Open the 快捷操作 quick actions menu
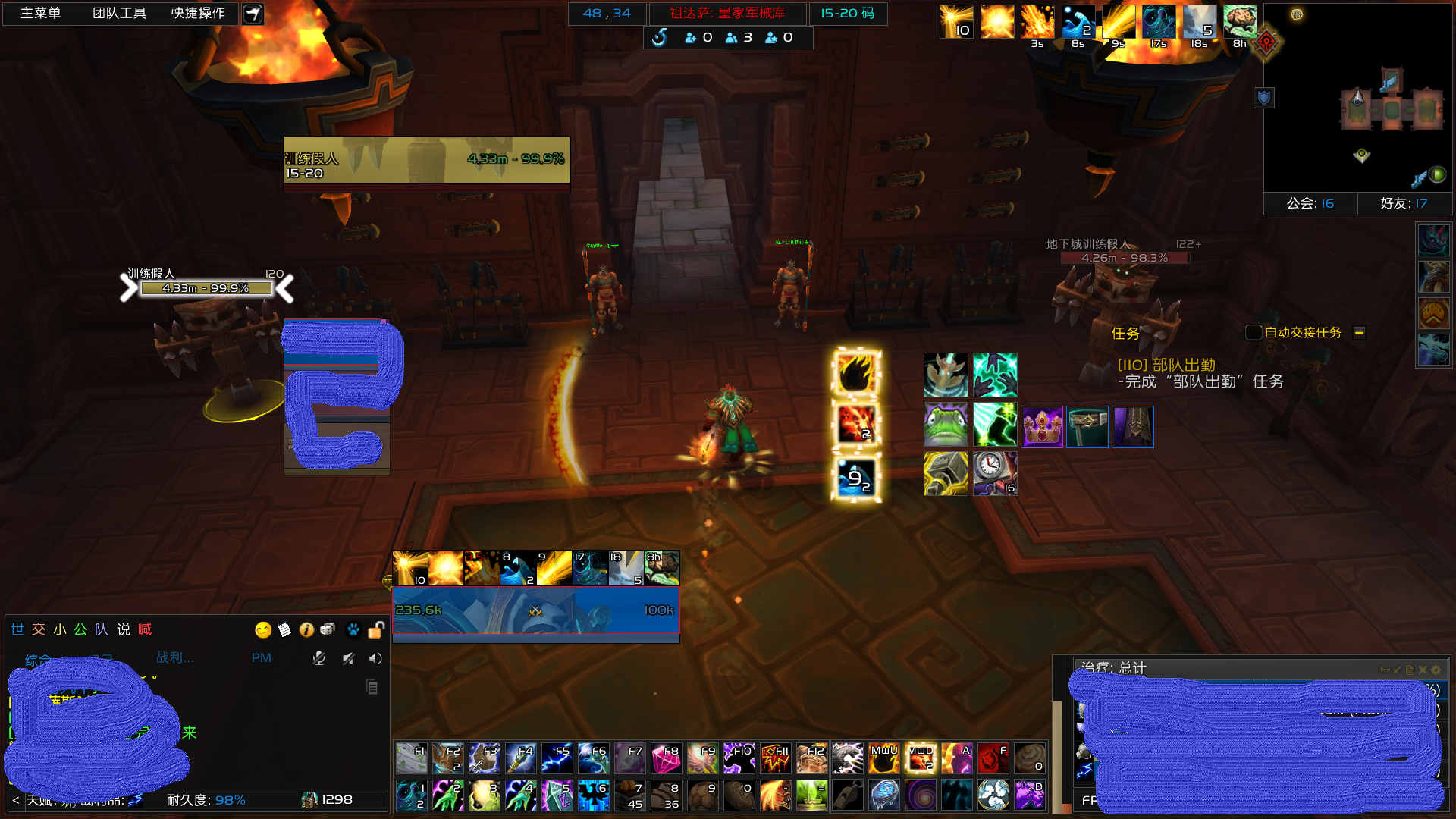 (x=198, y=14)
